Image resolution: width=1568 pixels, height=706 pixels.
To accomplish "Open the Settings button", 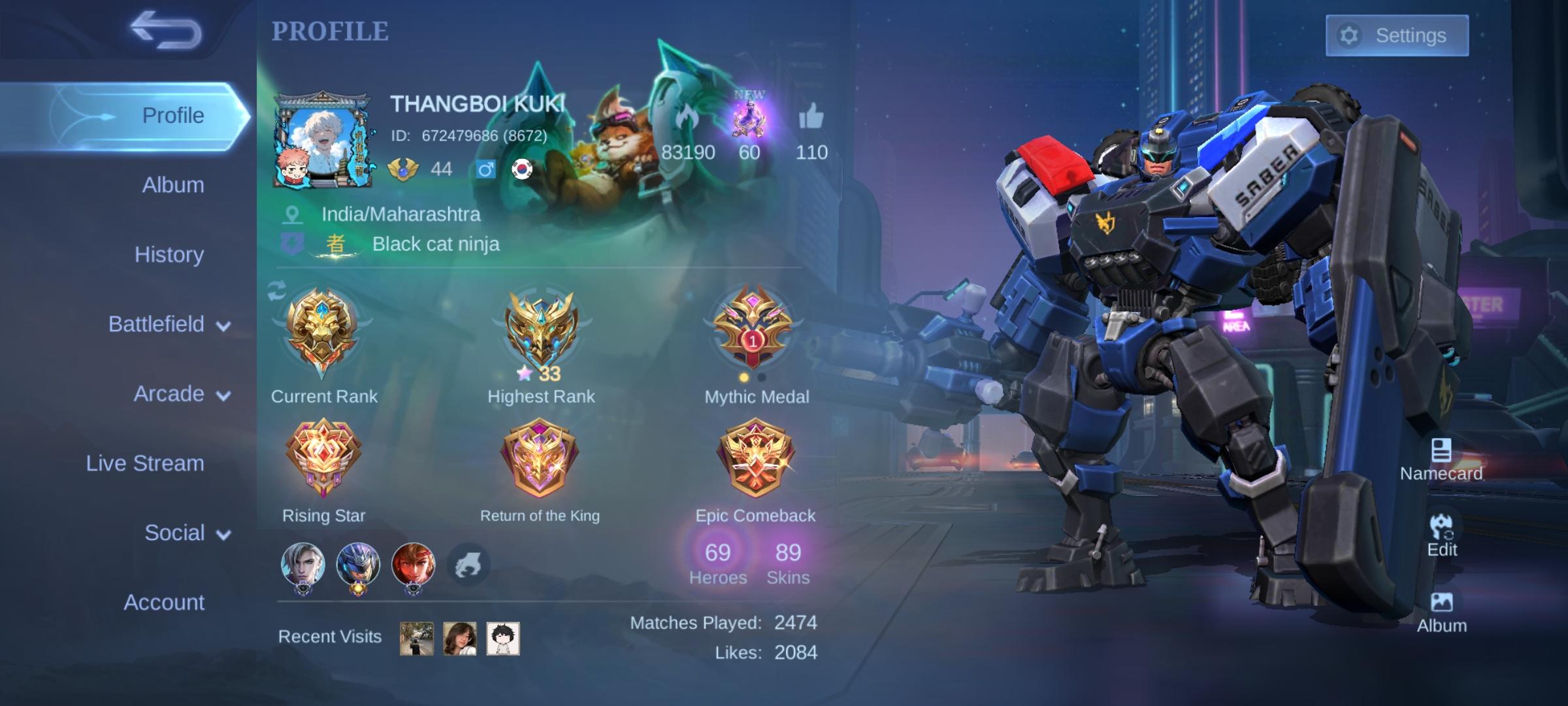I will click(x=1397, y=36).
